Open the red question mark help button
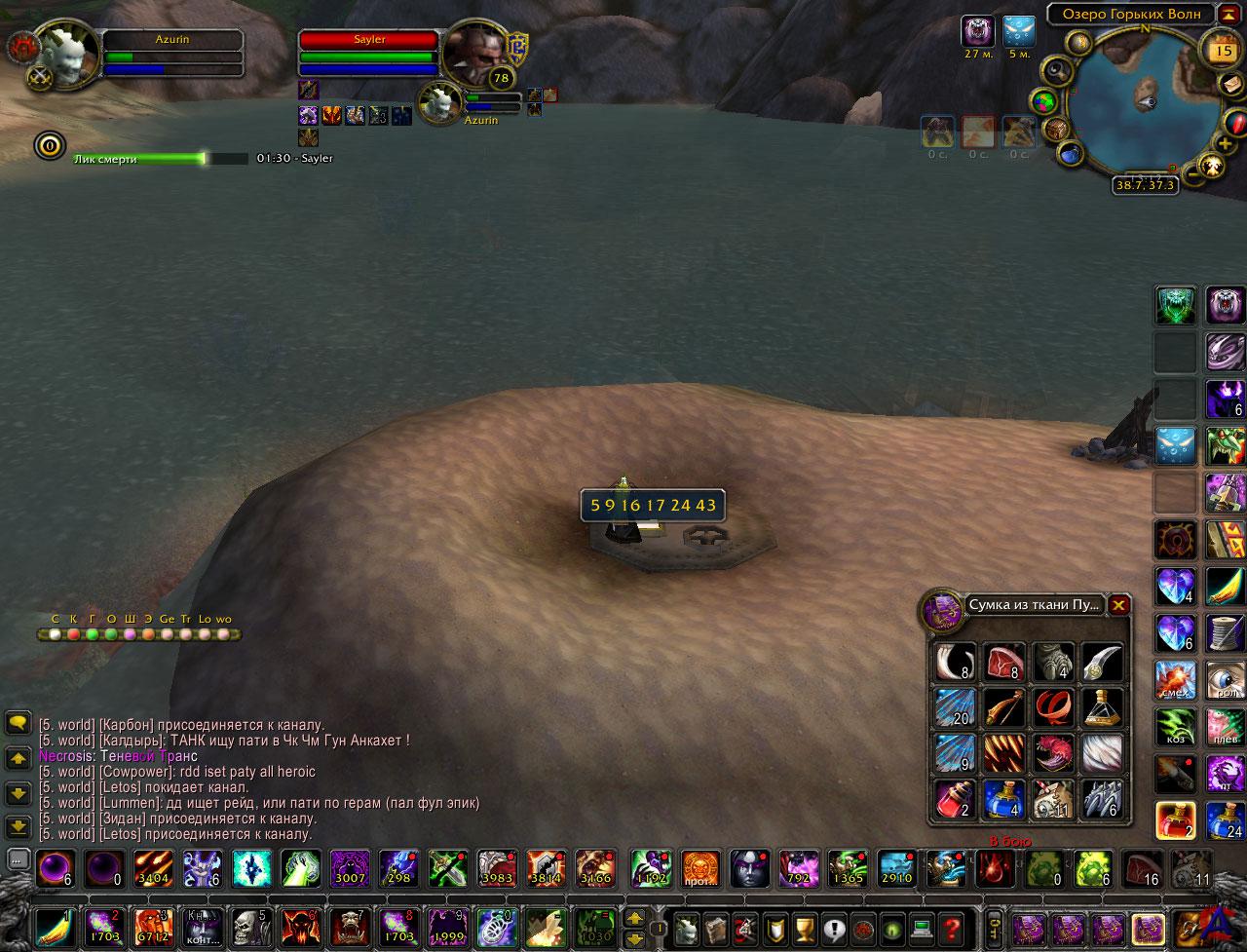This screenshot has height=952, width=1247. 950,927
